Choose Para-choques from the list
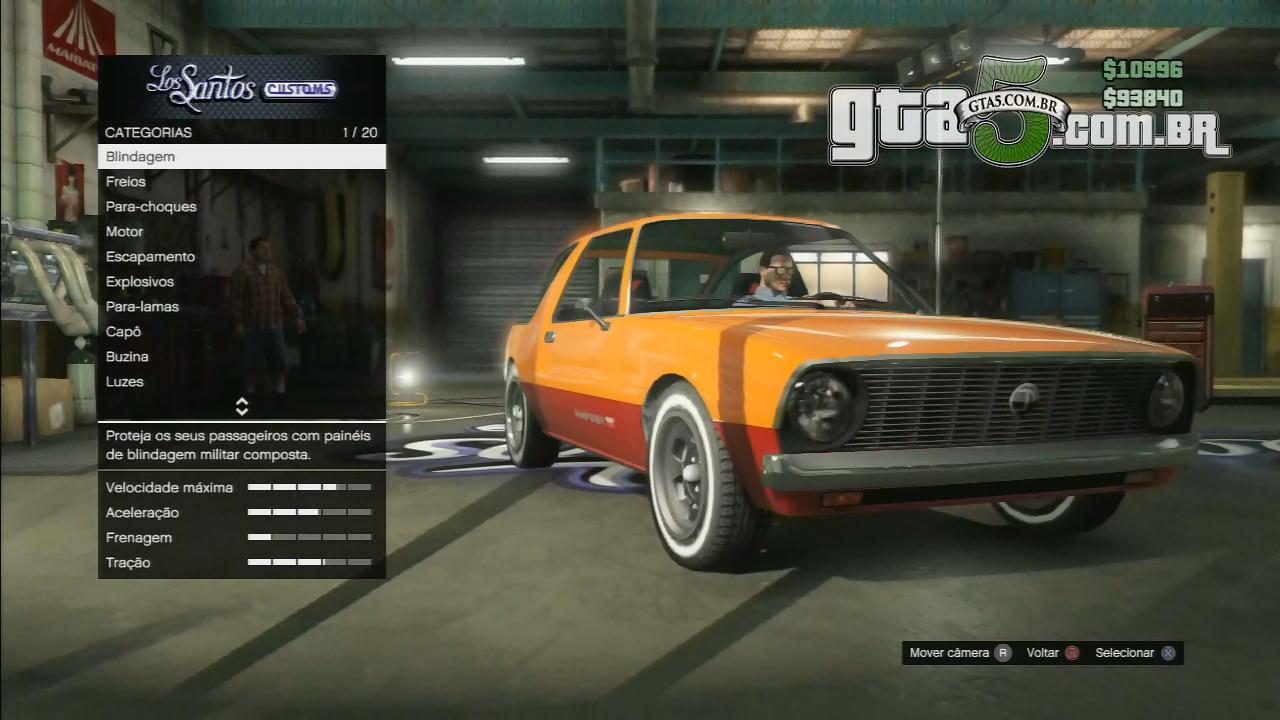Image resolution: width=1280 pixels, height=720 pixels. (x=151, y=206)
